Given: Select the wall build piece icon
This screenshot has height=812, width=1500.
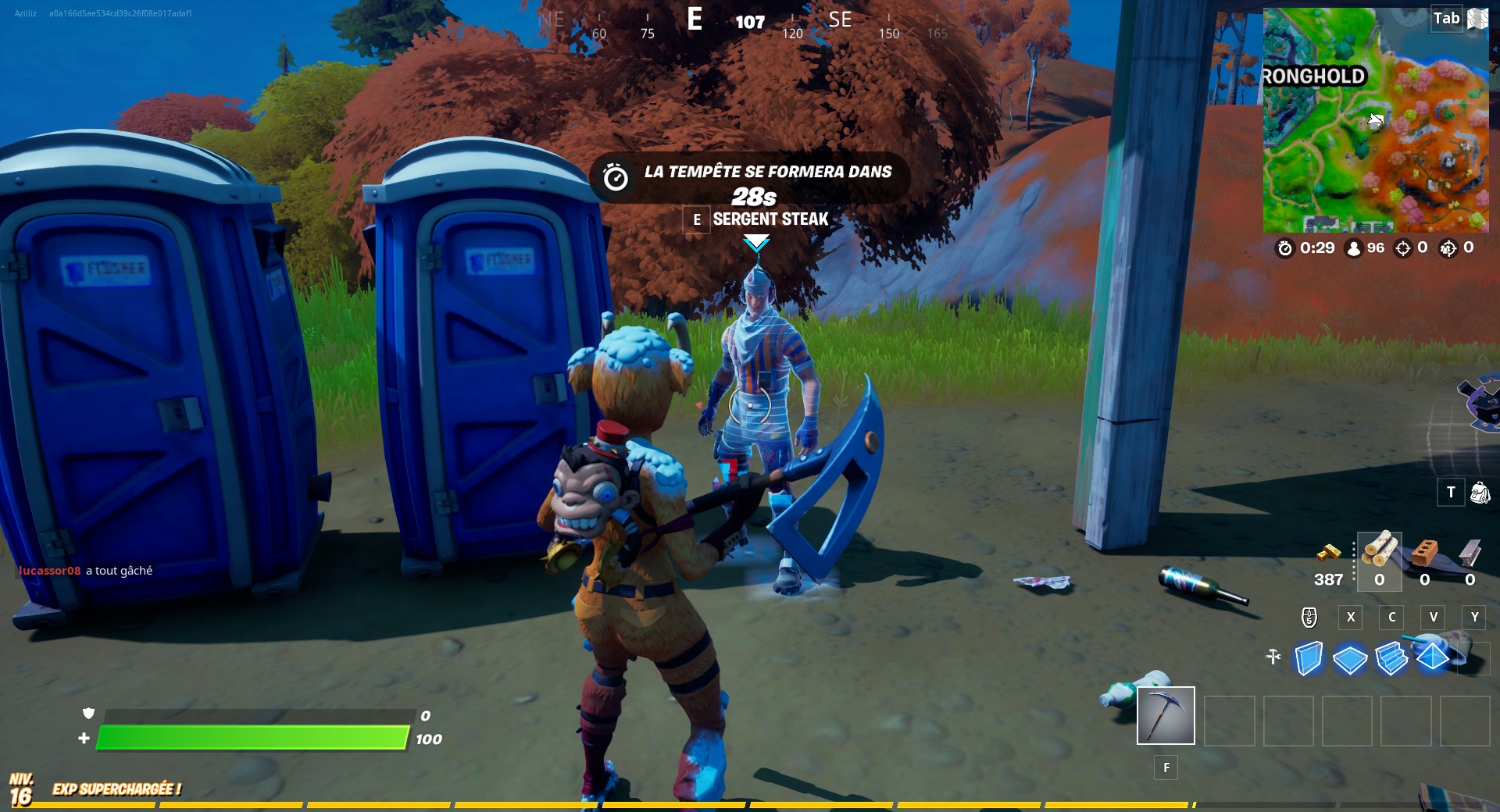Looking at the screenshot, I should (1309, 660).
